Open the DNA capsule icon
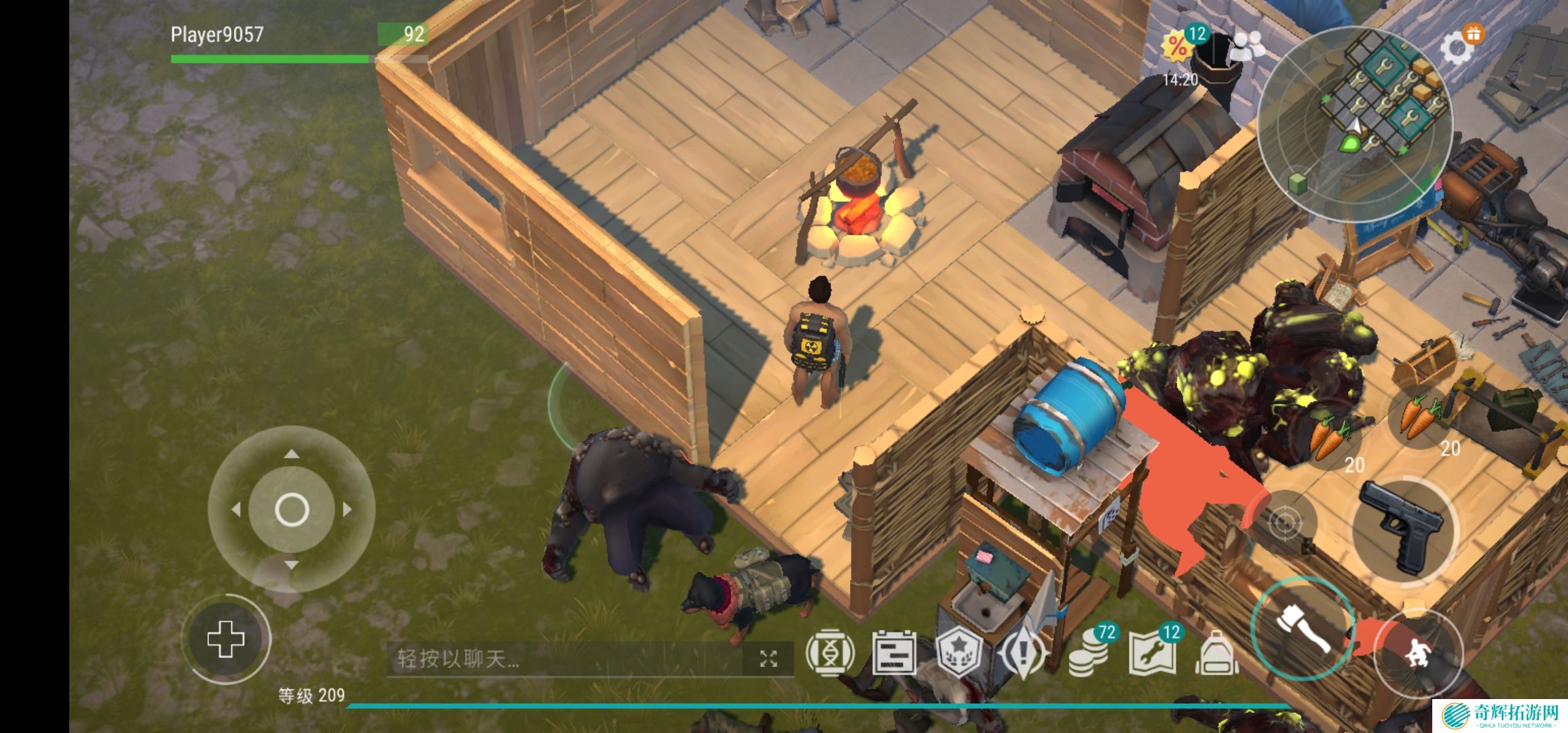 tap(829, 654)
